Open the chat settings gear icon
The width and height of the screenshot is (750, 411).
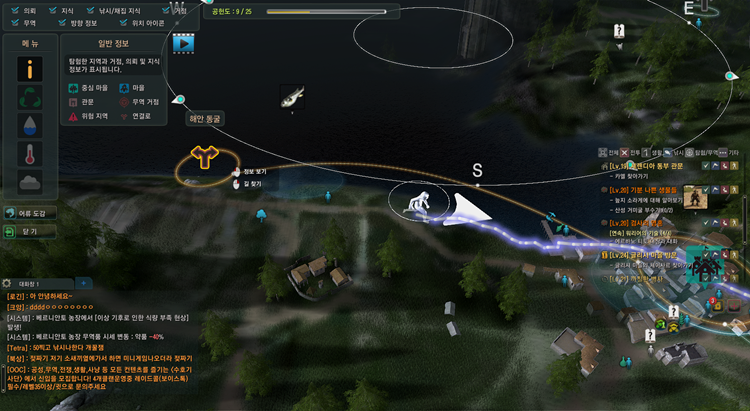(x=7, y=283)
